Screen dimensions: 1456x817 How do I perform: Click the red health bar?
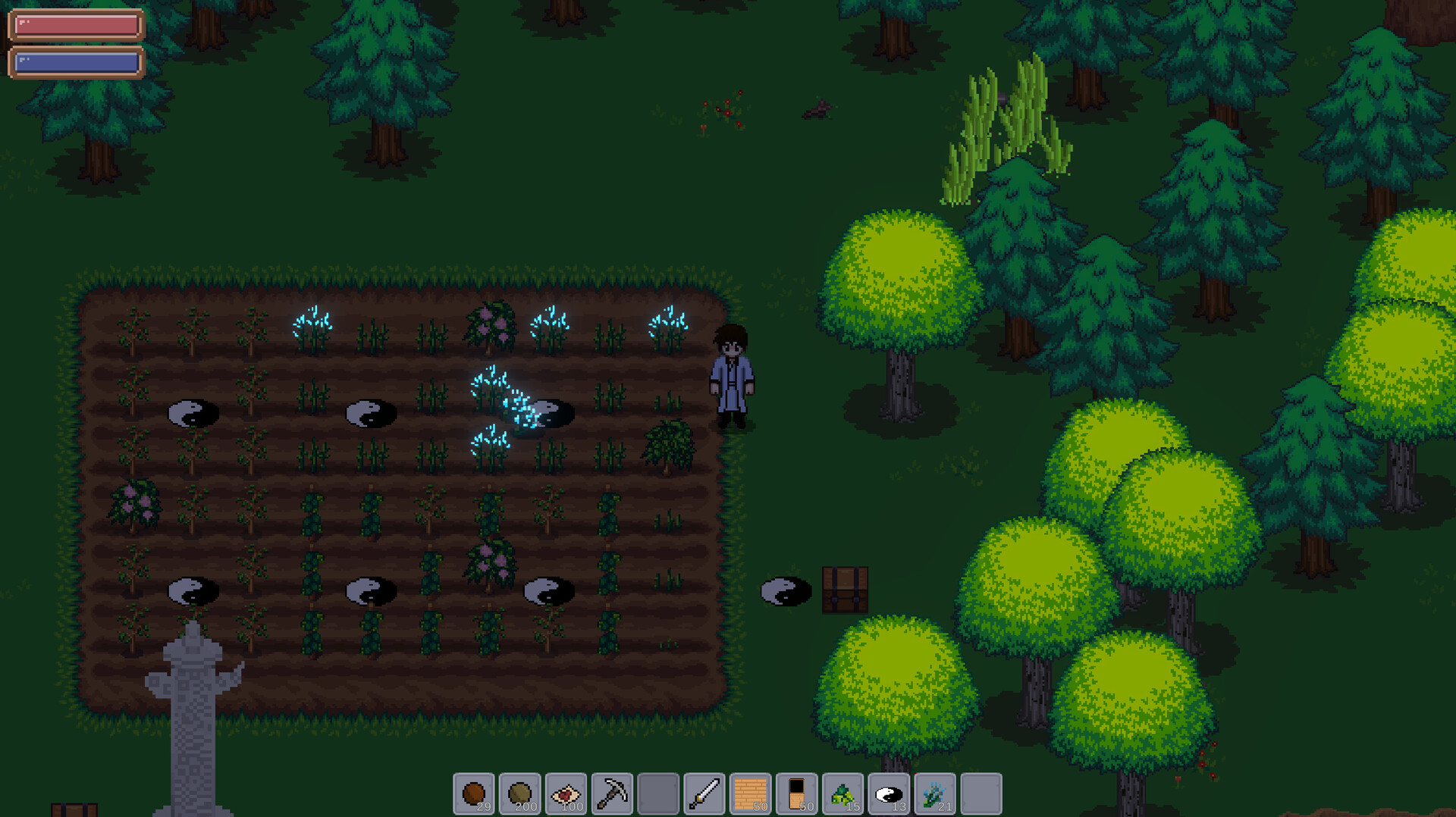click(76, 25)
